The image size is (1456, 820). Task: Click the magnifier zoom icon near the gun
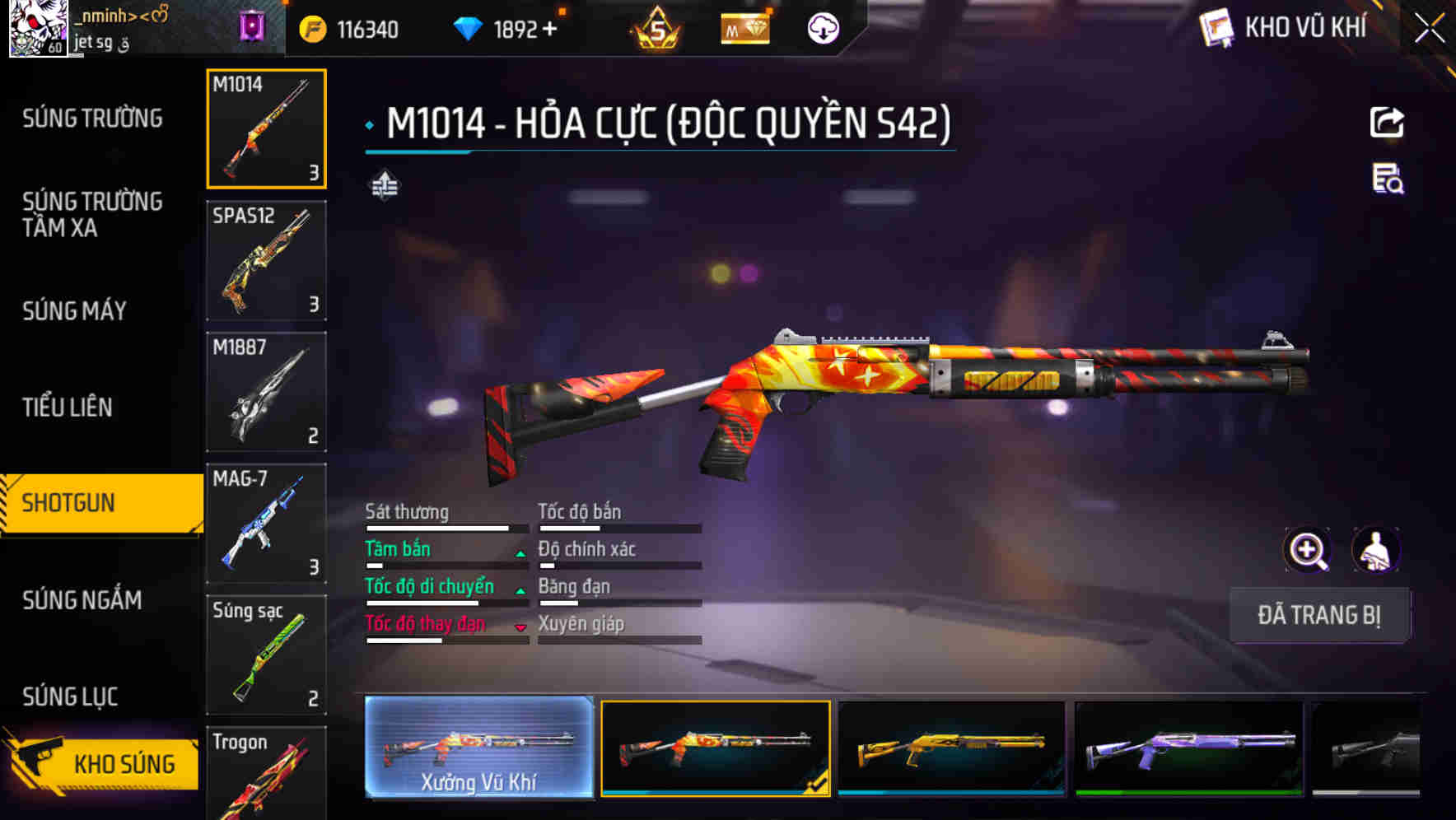point(1306,550)
